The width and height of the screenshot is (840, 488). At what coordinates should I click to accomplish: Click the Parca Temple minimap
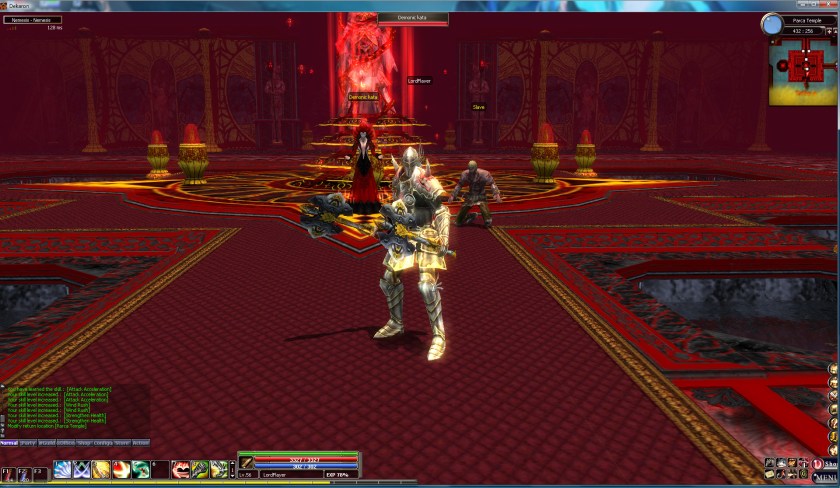pos(803,70)
